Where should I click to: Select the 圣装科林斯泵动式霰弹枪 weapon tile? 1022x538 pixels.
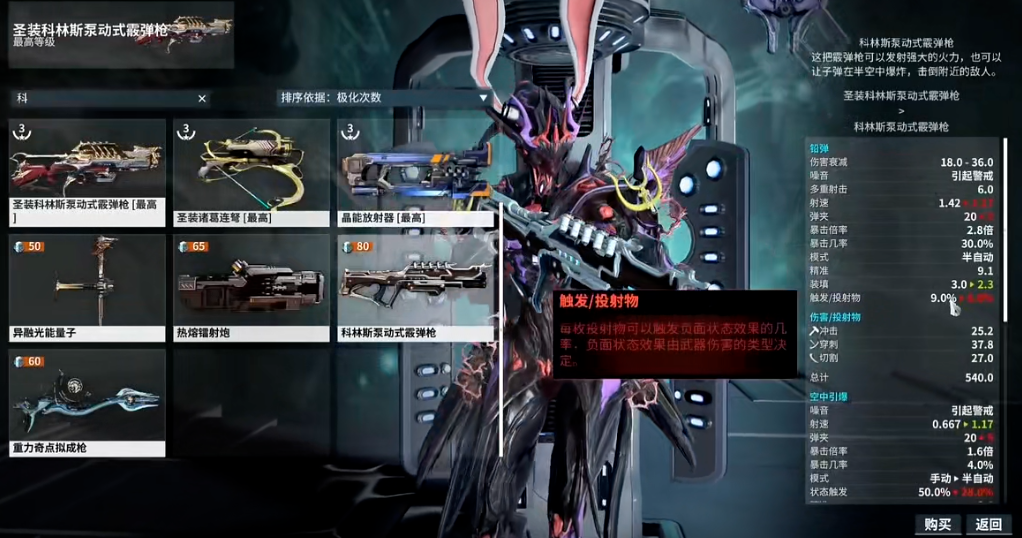(x=87, y=171)
